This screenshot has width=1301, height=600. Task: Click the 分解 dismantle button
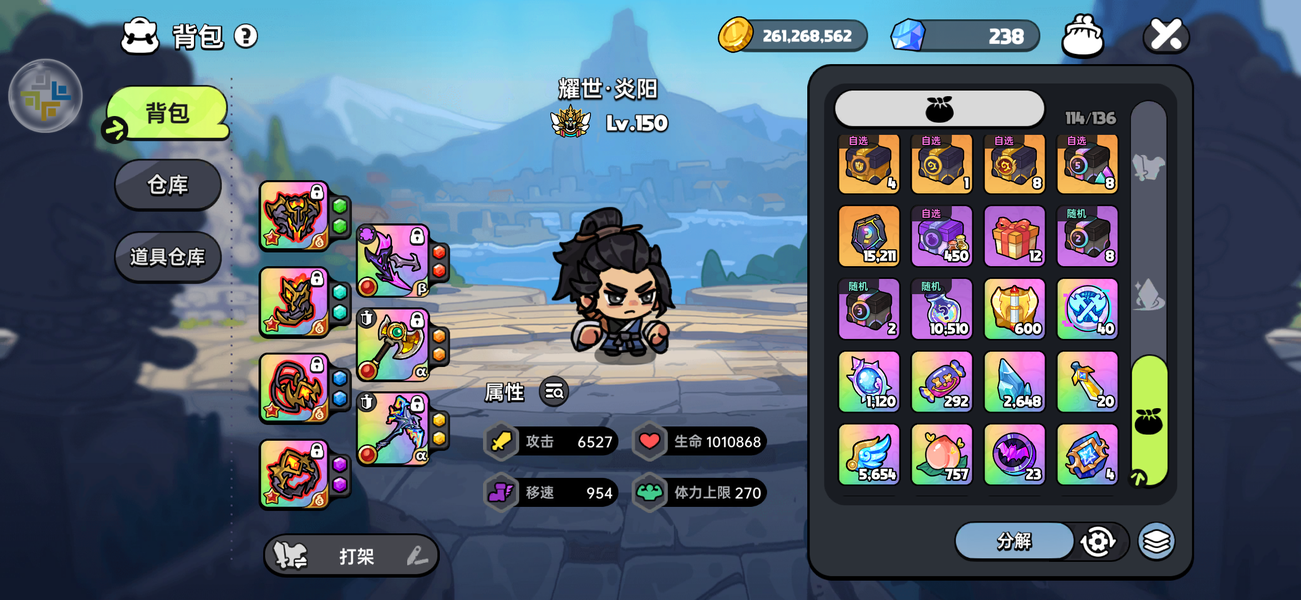click(1014, 541)
